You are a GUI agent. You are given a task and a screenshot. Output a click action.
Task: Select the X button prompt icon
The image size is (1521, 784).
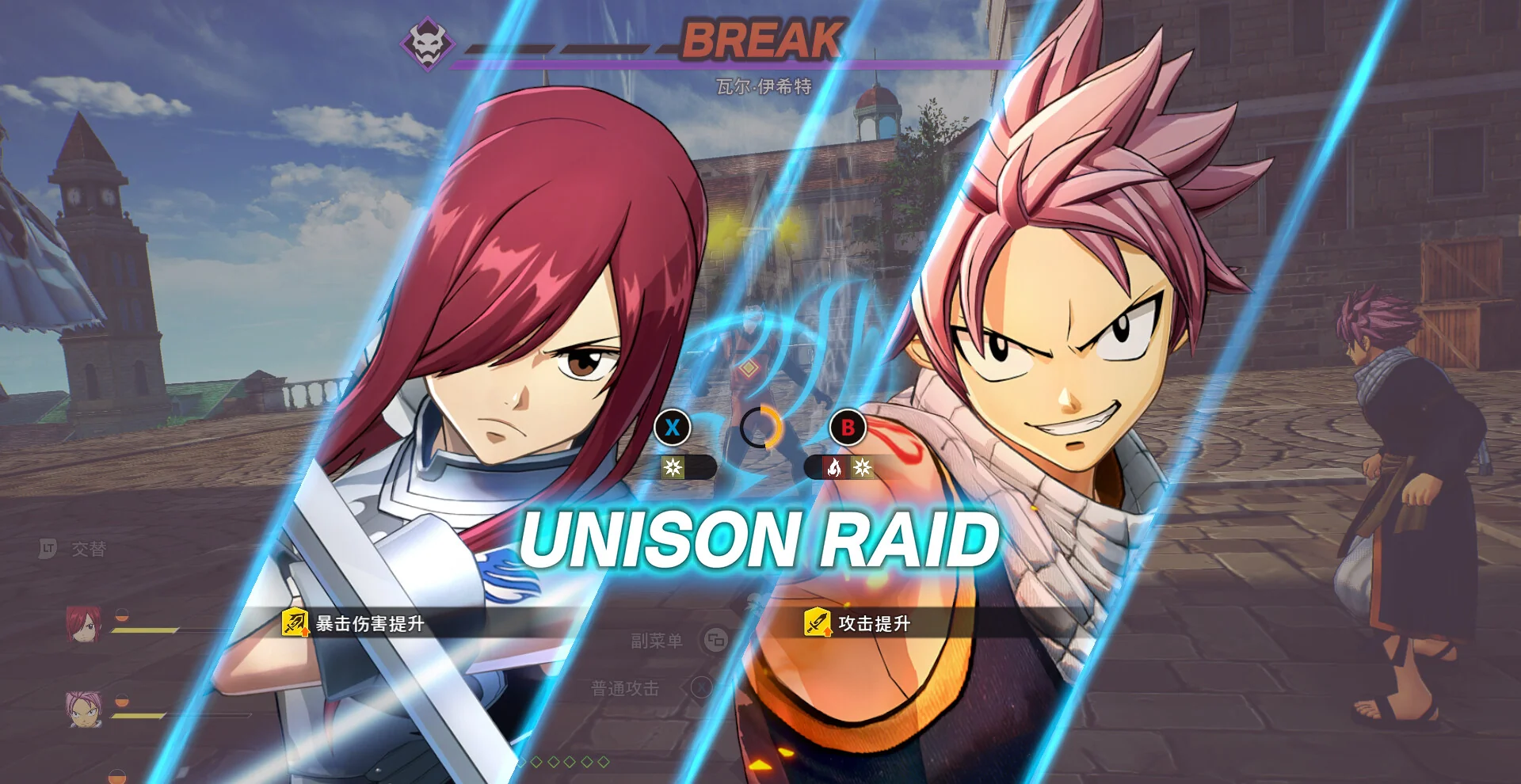pyautogui.click(x=673, y=428)
